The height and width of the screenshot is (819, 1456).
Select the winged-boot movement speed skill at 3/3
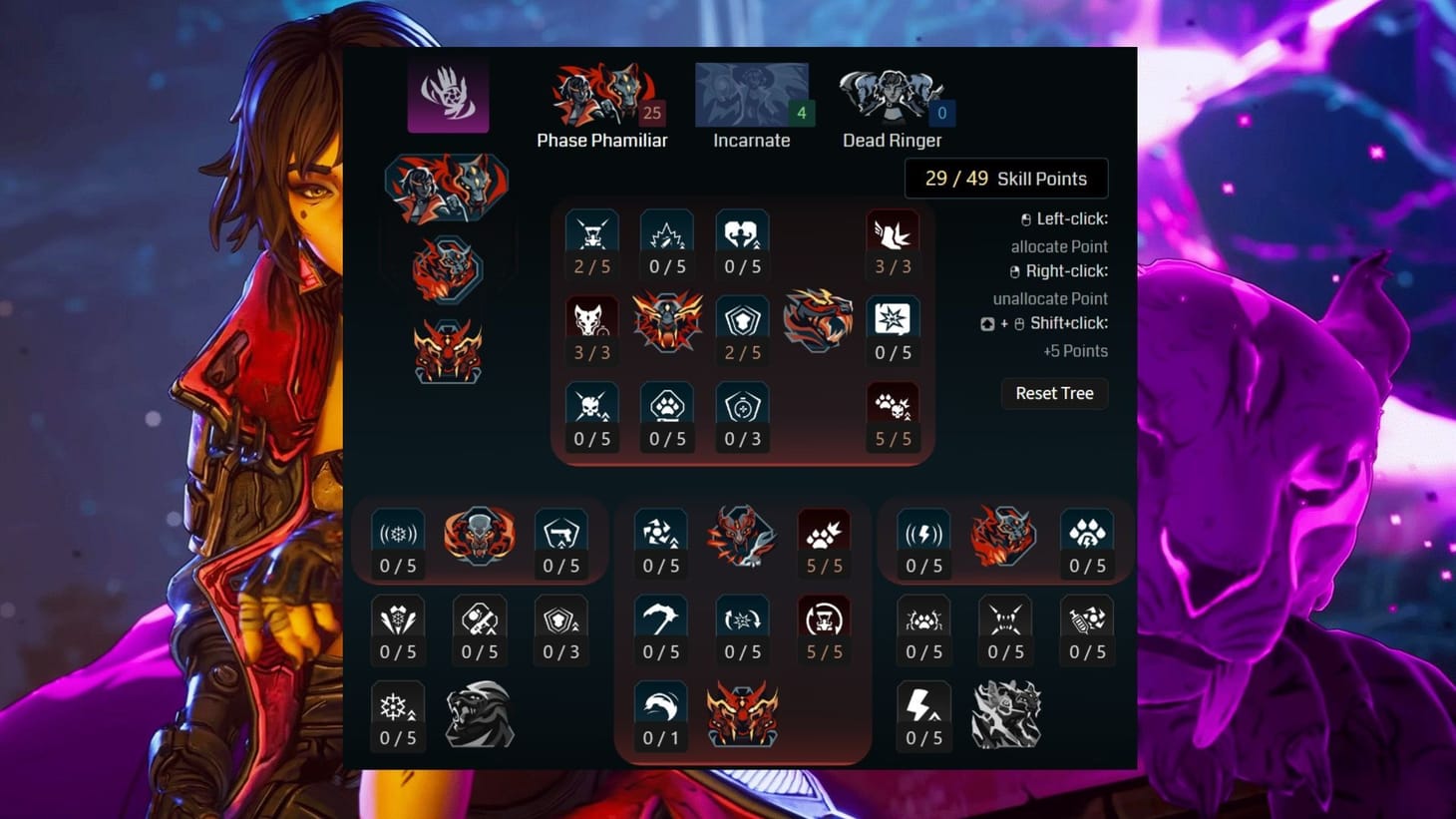pyautogui.click(x=893, y=232)
